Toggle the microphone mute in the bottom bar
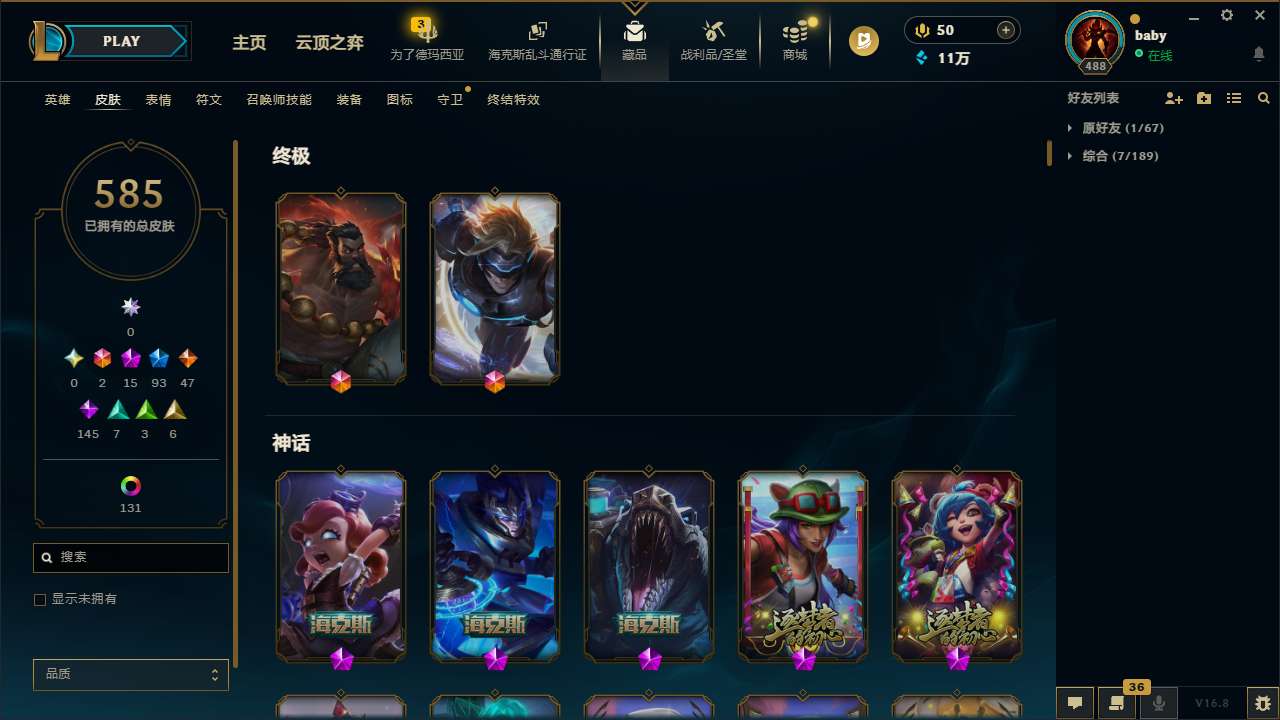Image resolution: width=1280 pixels, height=720 pixels. pos(1159,703)
